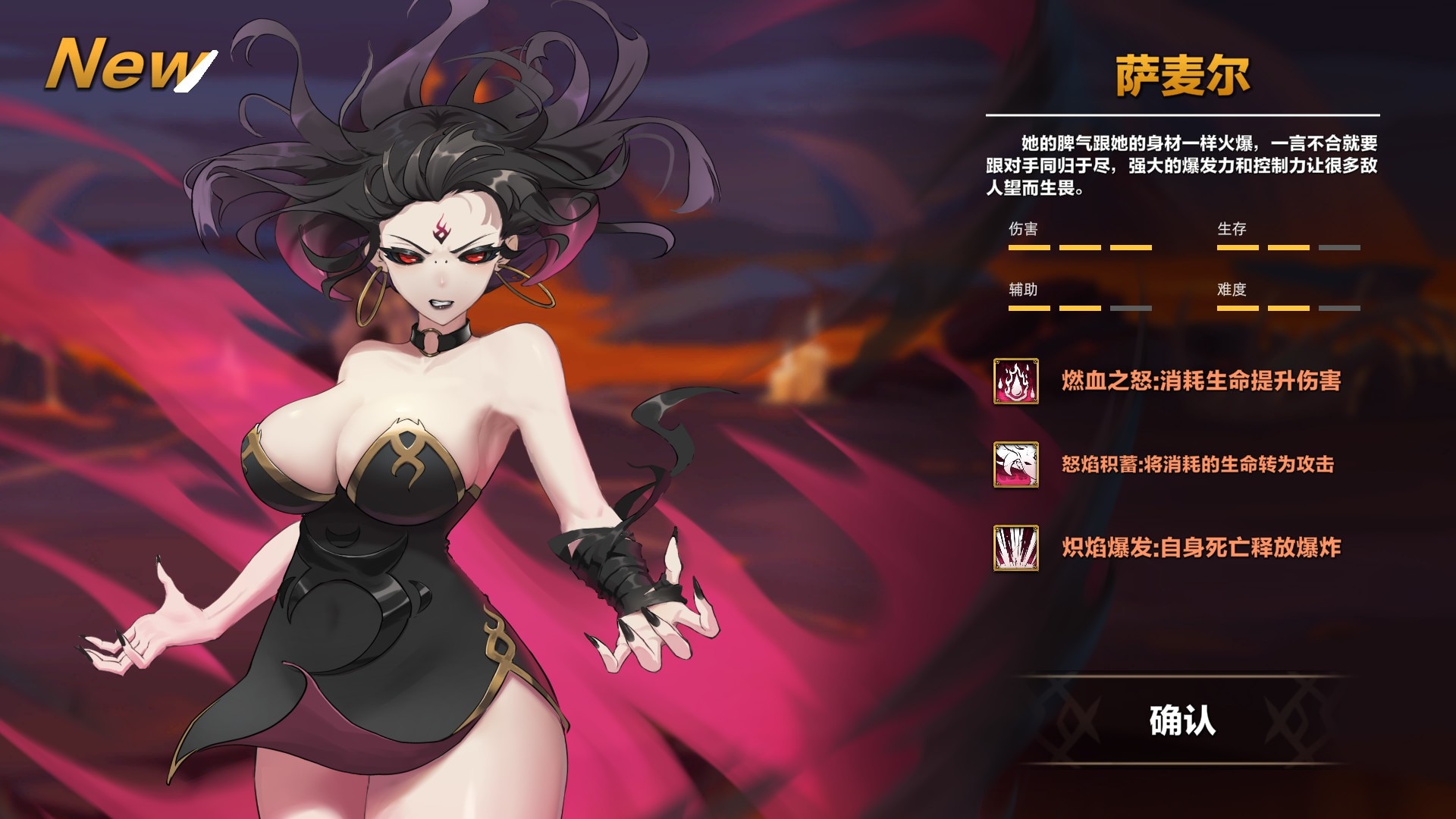
Task: Confirm the new character with 确认
Action: pyautogui.click(x=1181, y=720)
